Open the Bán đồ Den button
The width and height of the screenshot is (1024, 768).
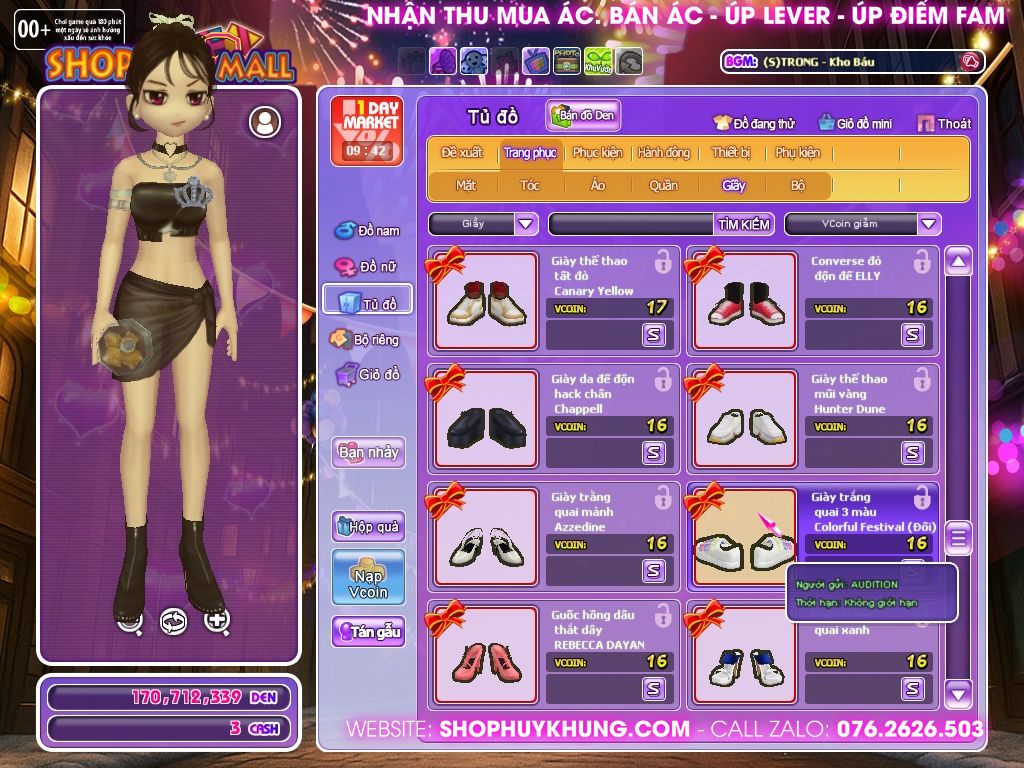tap(584, 115)
